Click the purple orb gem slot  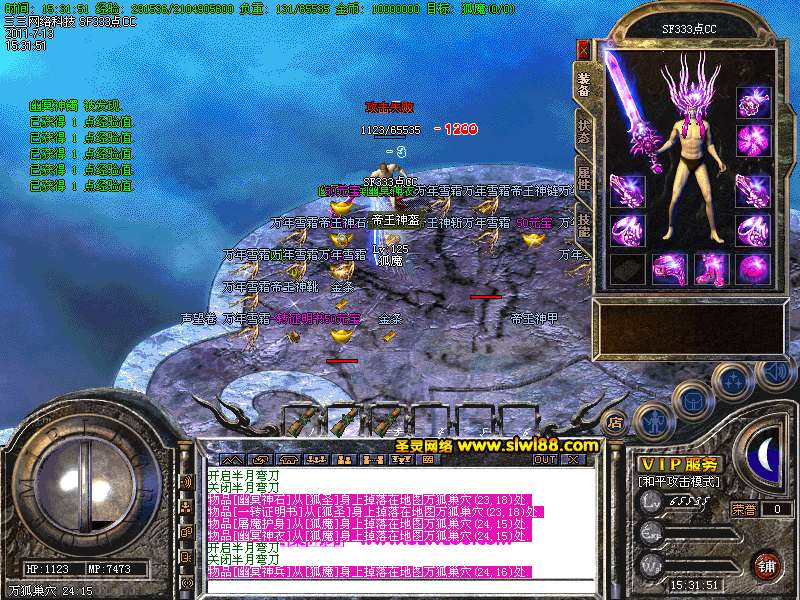pos(751,268)
